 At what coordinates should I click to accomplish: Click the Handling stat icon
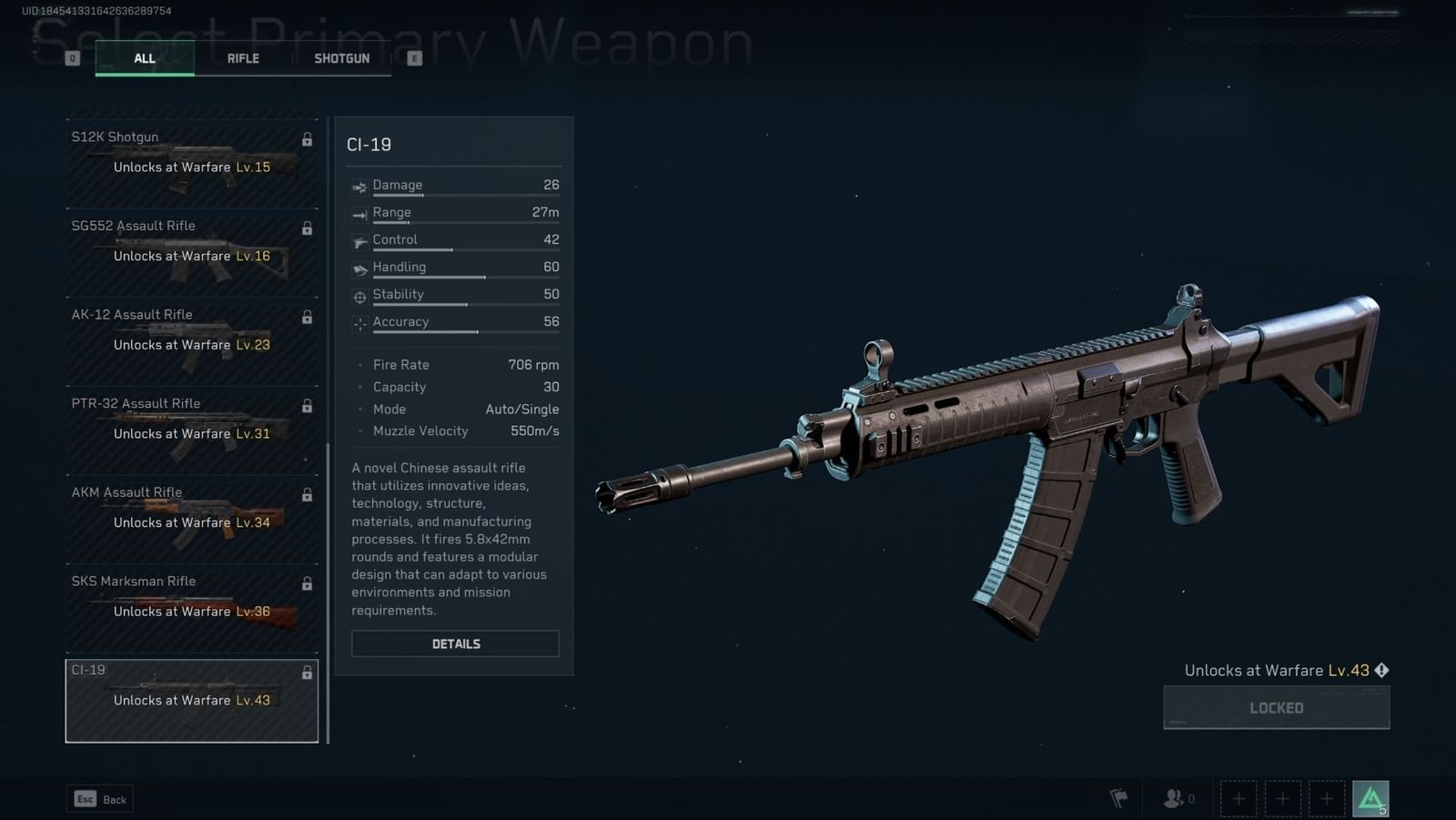(x=360, y=267)
